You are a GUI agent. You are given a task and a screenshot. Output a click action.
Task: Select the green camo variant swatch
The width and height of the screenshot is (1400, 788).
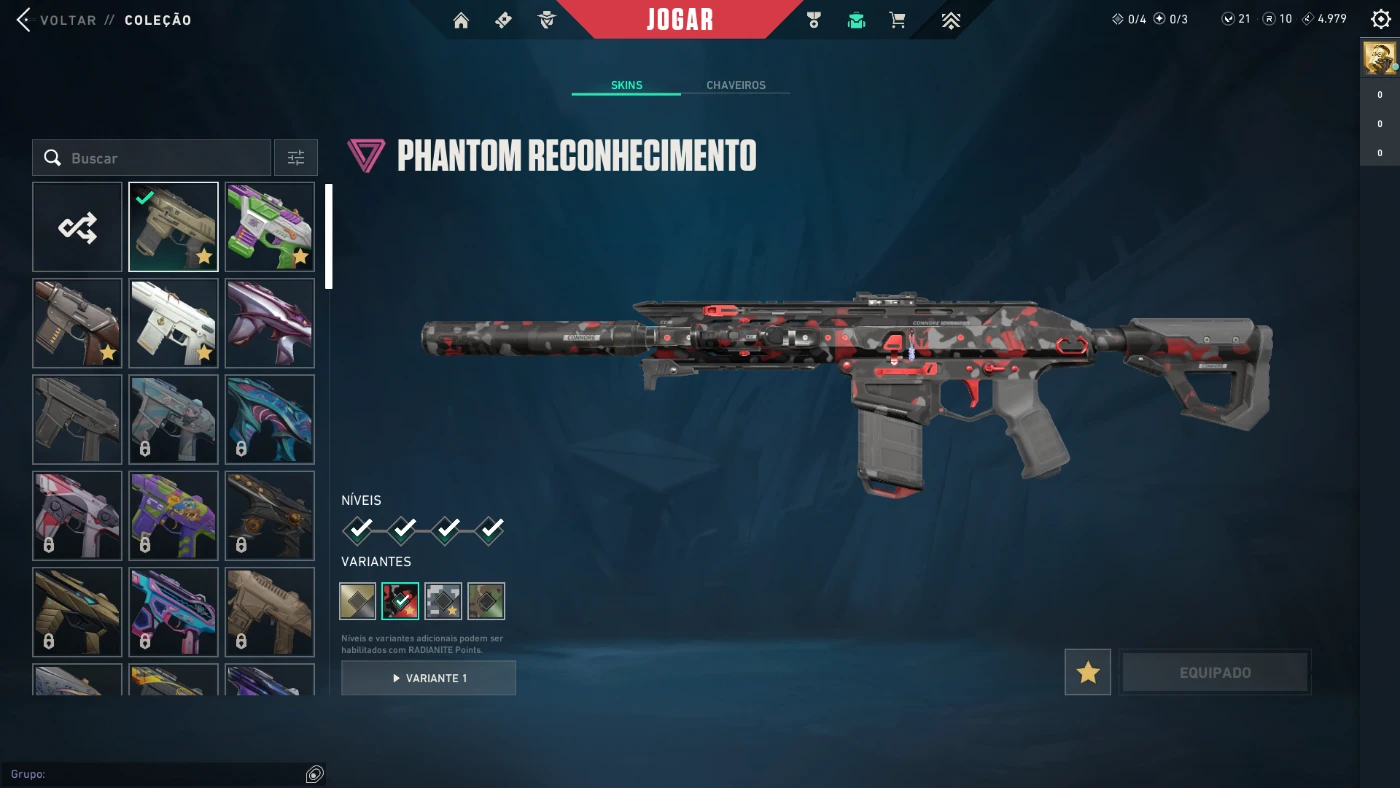point(486,601)
